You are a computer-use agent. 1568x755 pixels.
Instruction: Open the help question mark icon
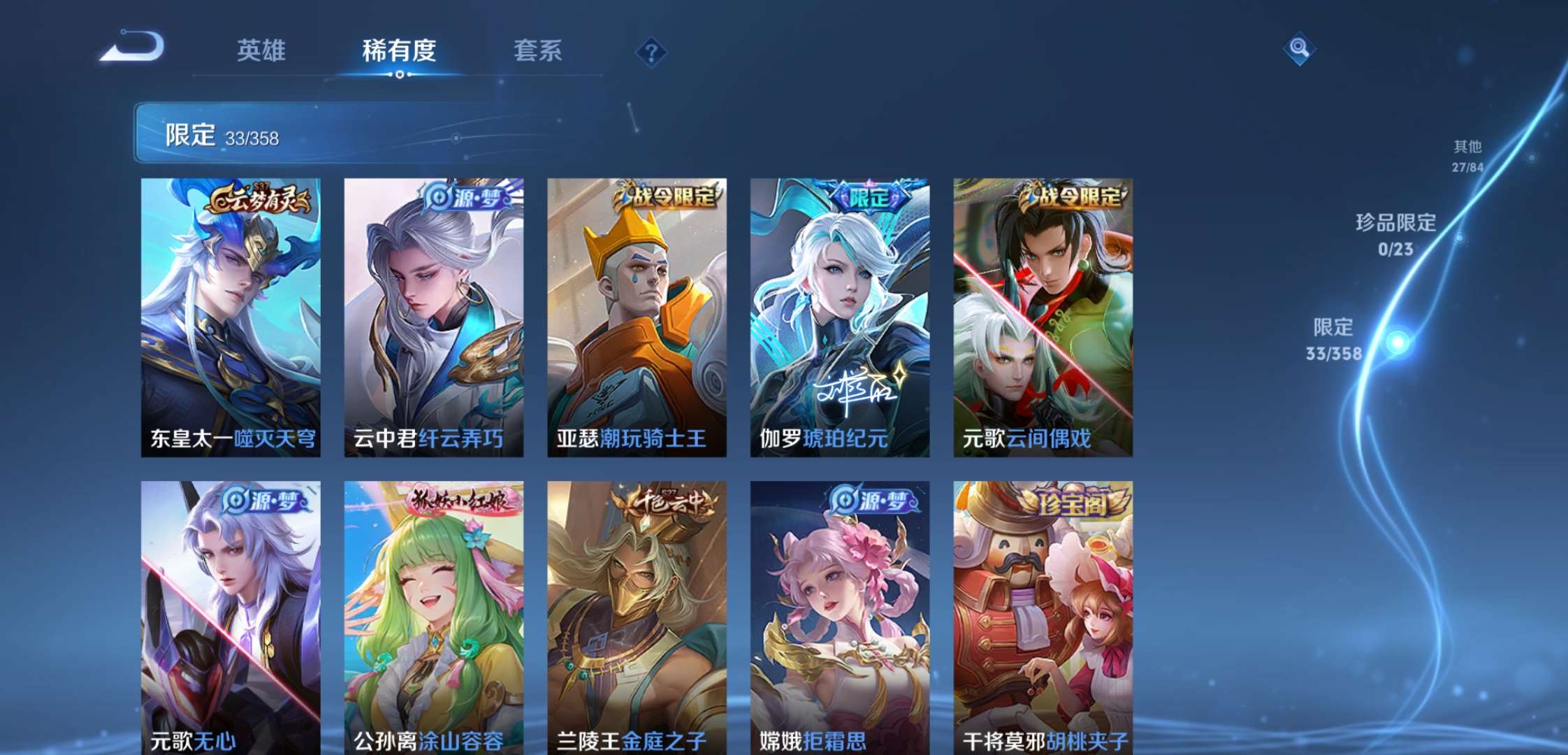pyautogui.click(x=652, y=52)
